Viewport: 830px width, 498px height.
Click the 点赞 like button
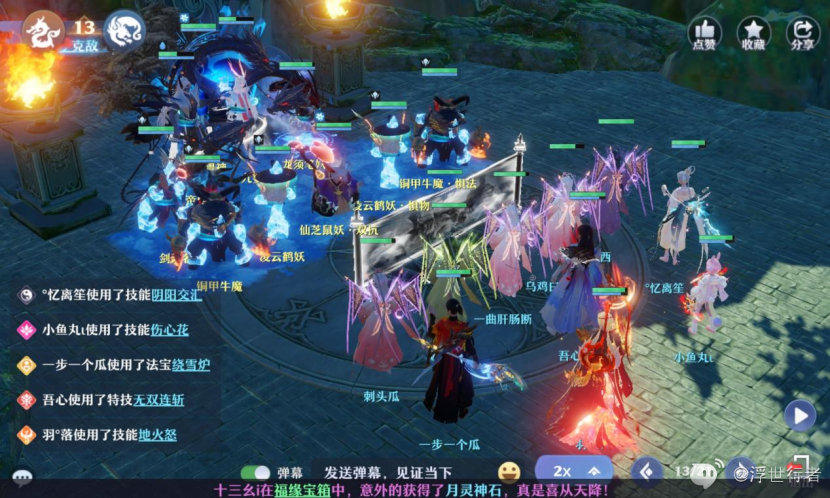705,33
